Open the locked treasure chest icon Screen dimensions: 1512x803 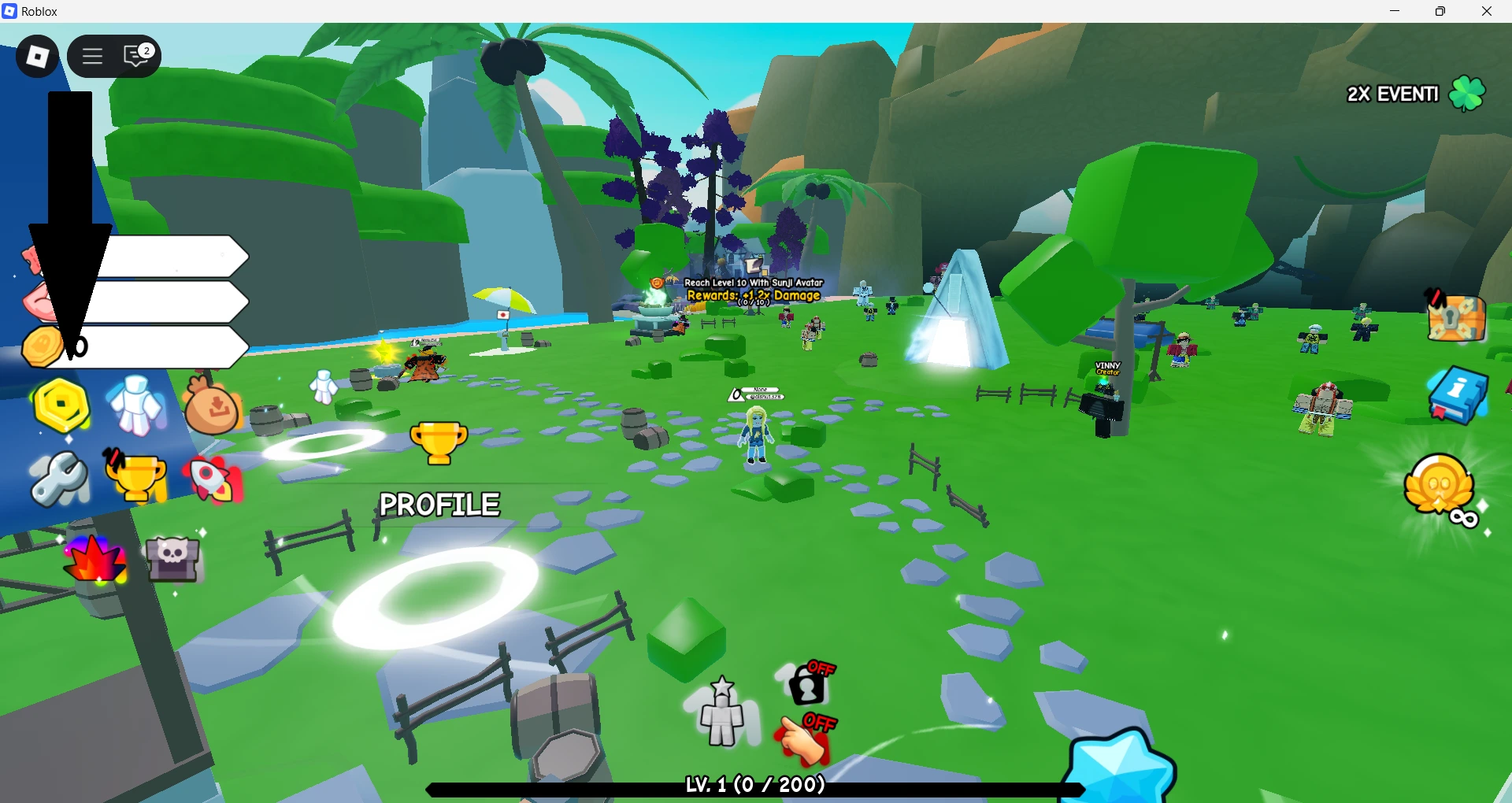(1456, 318)
